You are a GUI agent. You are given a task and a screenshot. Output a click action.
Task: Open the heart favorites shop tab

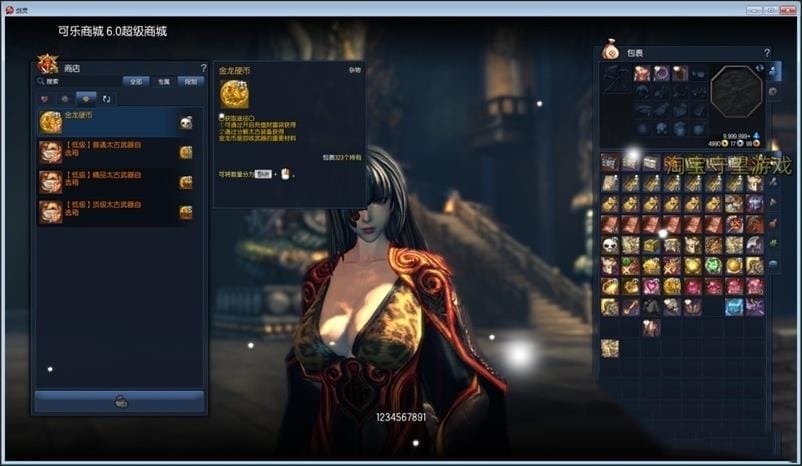[x=45, y=99]
